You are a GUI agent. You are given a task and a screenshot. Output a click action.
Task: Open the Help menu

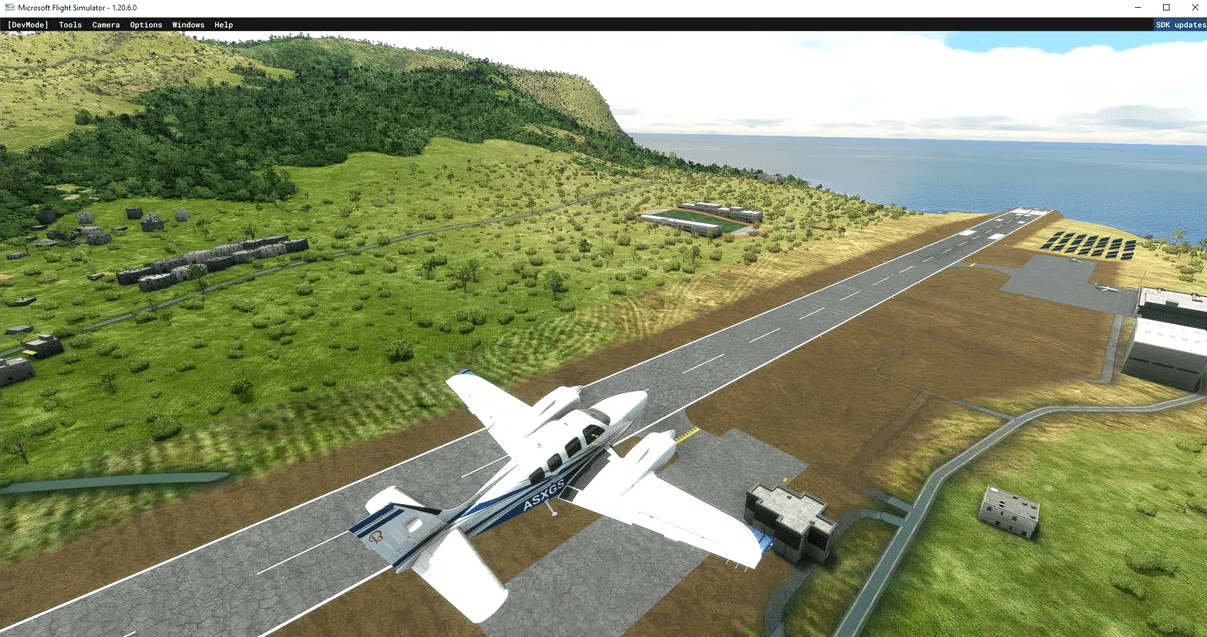coord(224,25)
